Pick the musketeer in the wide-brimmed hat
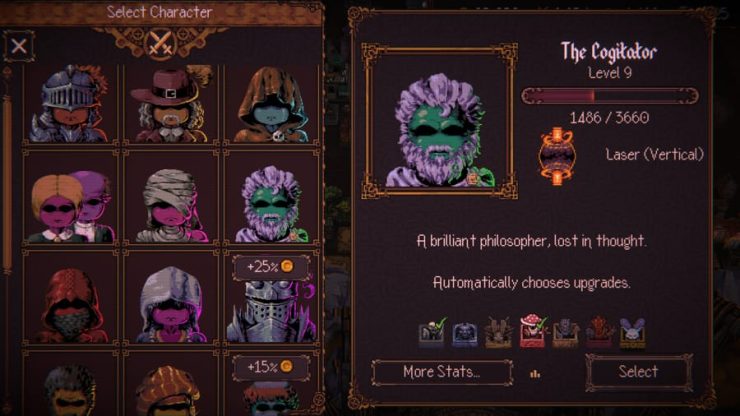Image resolution: width=740 pixels, height=416 pixels. [x=170, y=103]
